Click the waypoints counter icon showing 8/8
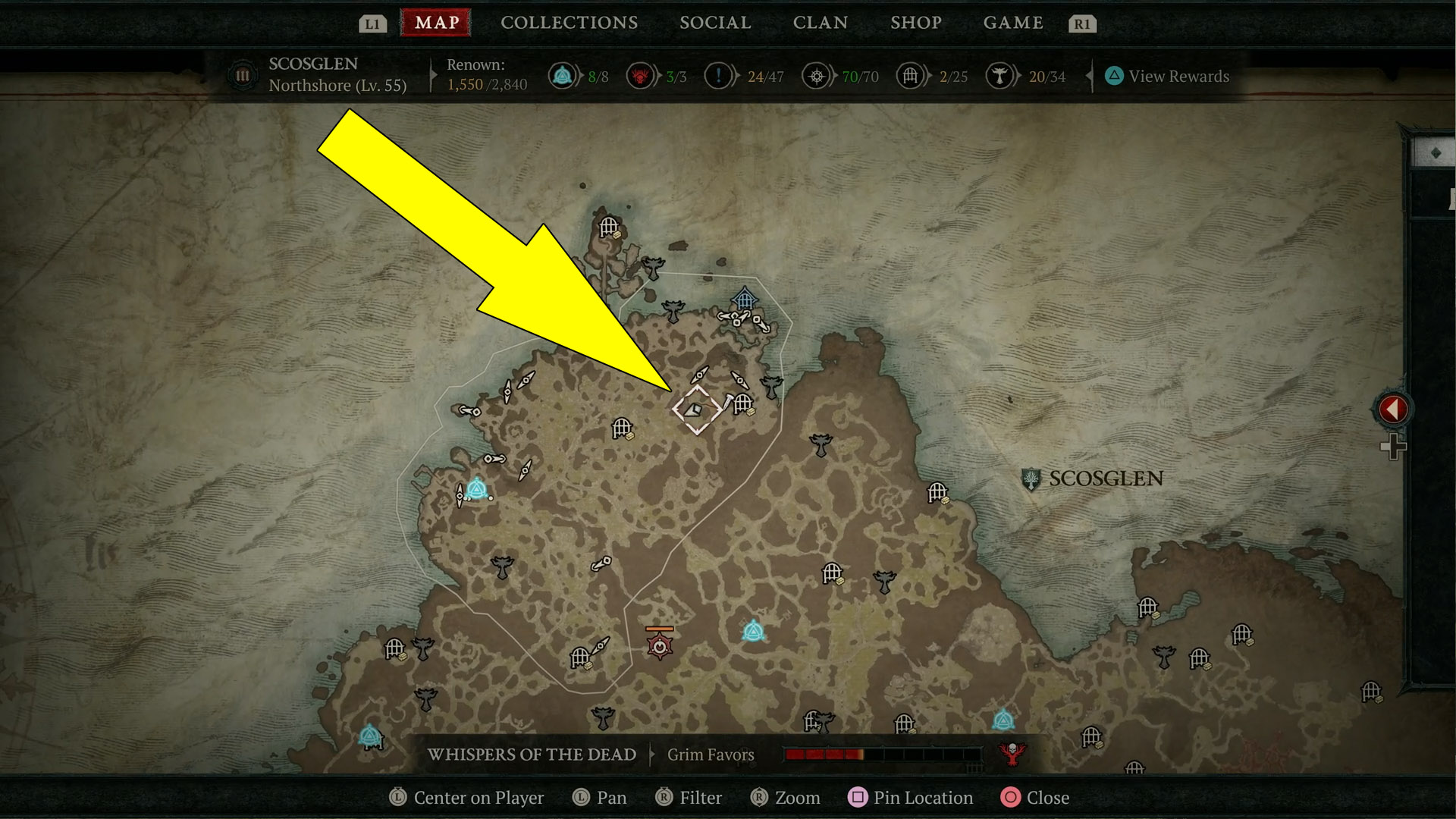Image resolution: width=1456 pixels, height=819 pixels. (x=563, y=76)
